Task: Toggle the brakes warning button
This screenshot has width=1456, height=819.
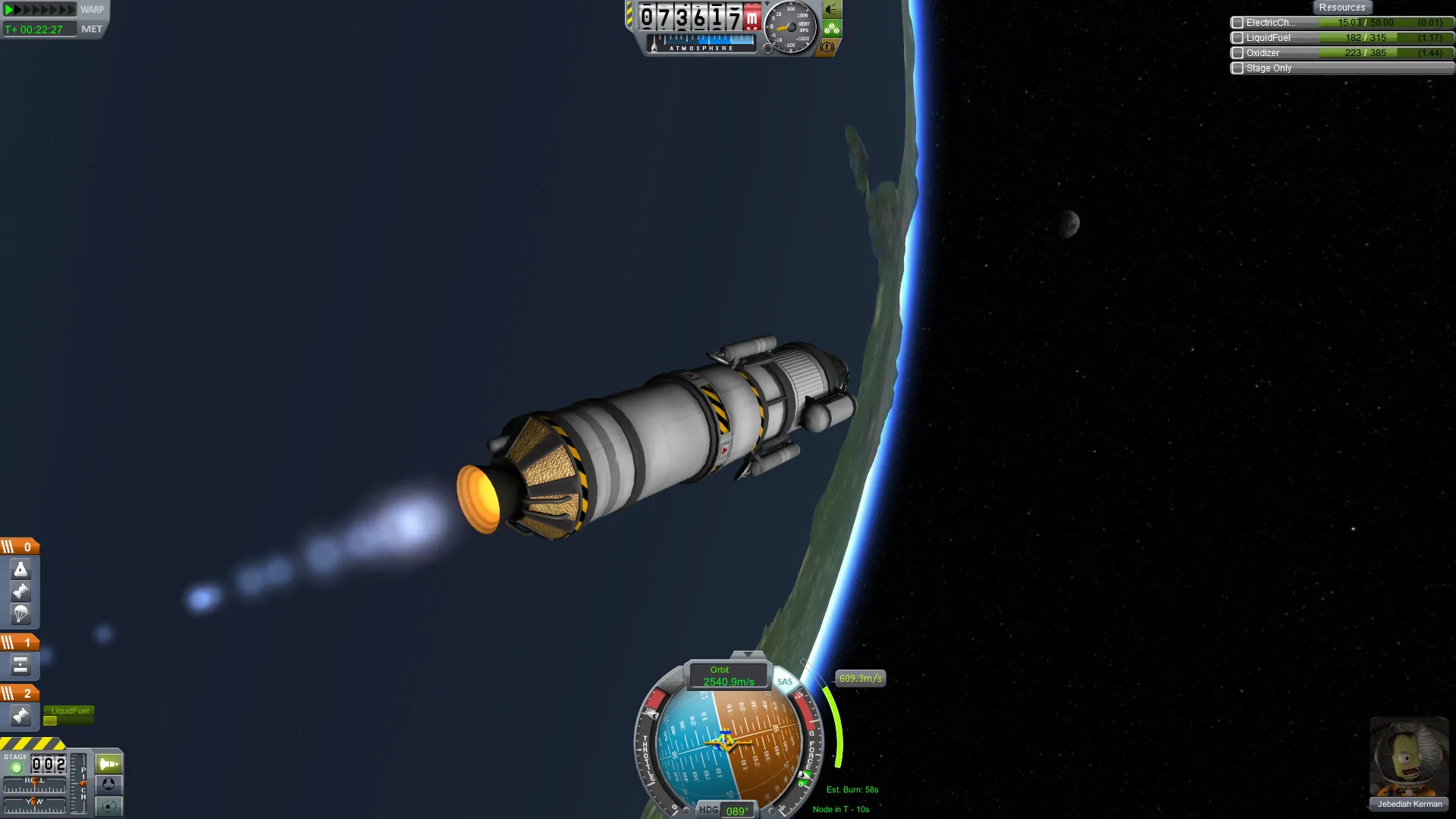Action: (827, 47)
